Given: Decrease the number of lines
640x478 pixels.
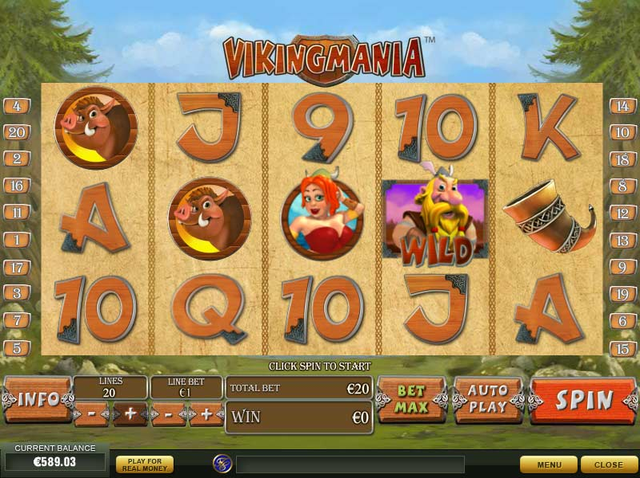Looking at the screenshot, I should tap(90, 413).
